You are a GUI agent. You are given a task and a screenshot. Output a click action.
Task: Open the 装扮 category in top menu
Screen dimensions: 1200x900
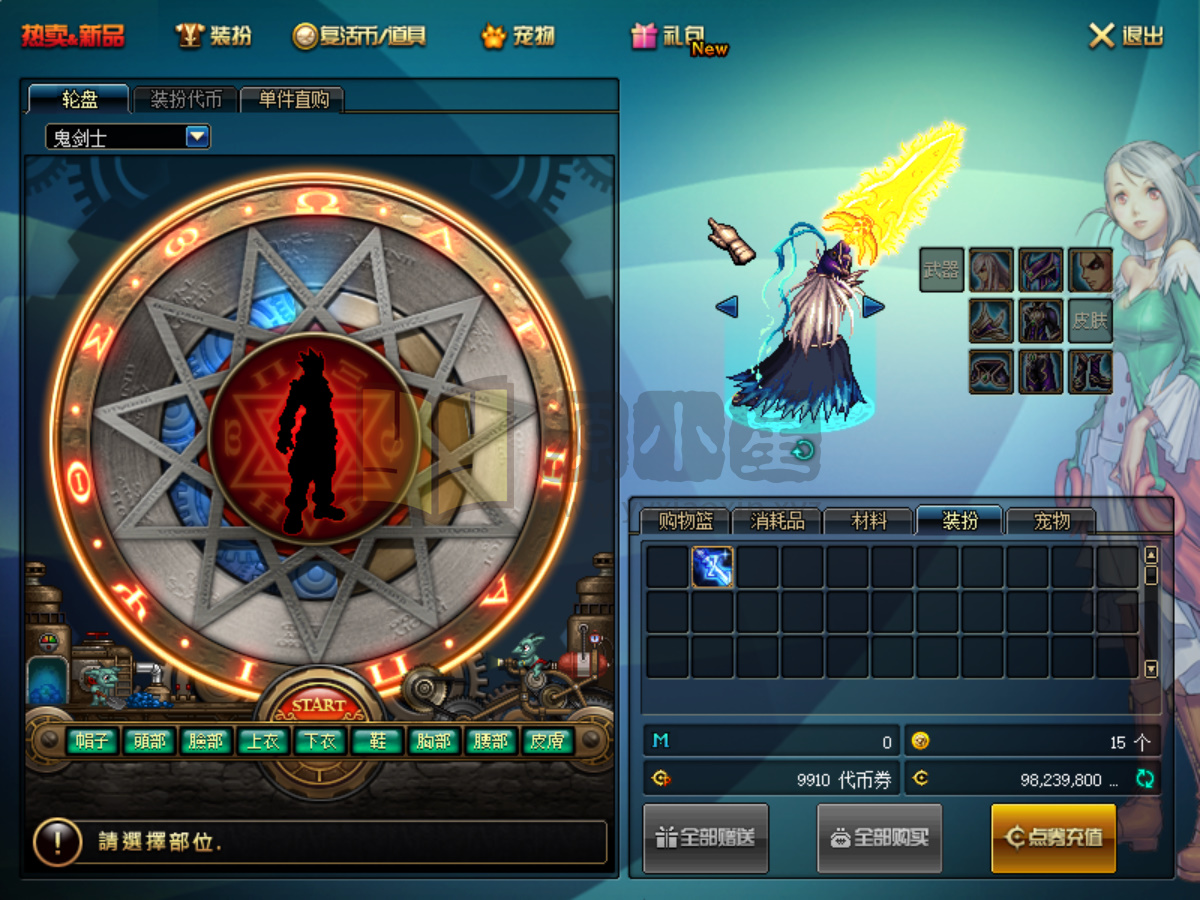214,36
